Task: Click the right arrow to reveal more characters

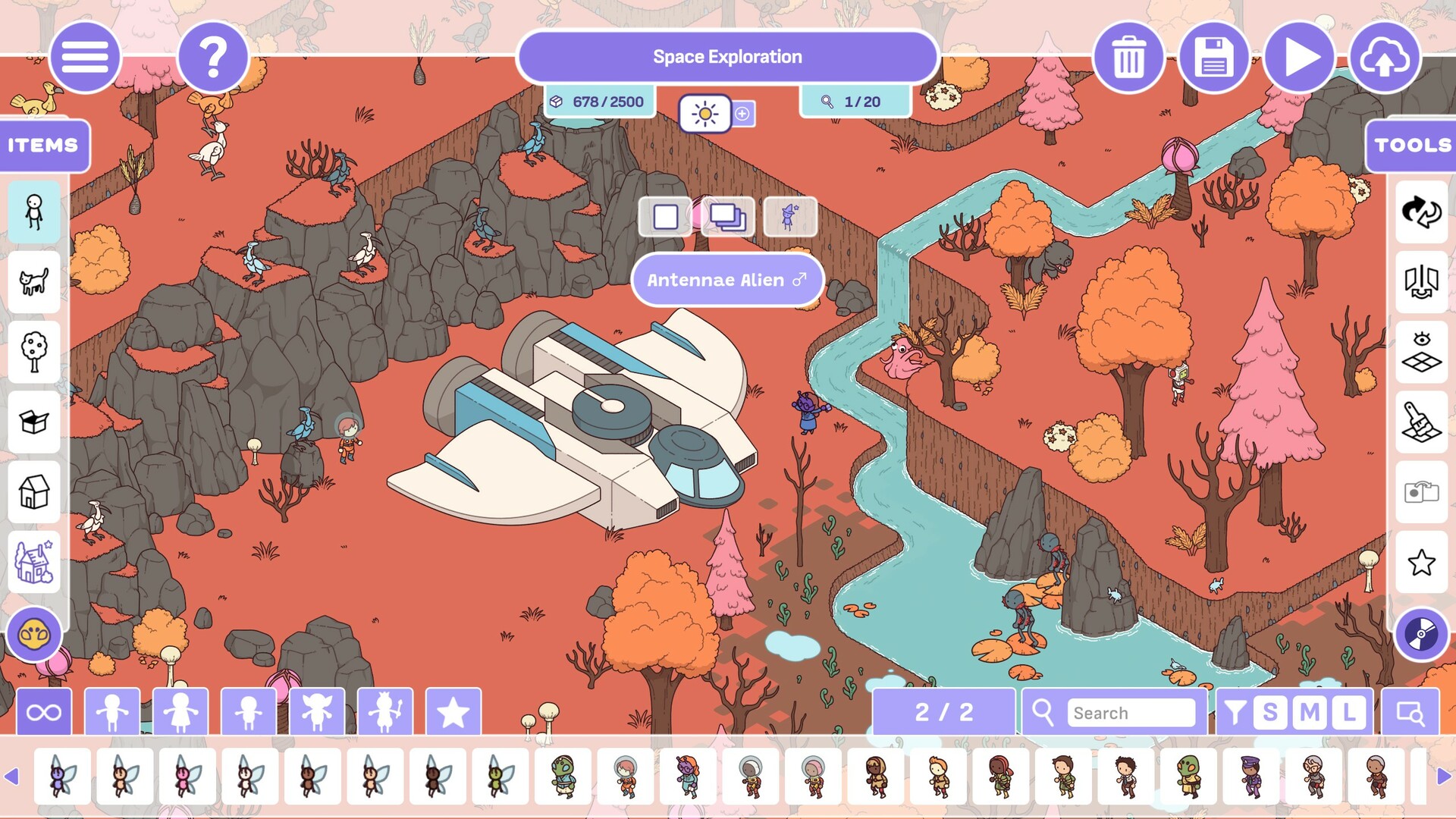Action: coord(1445,775)
